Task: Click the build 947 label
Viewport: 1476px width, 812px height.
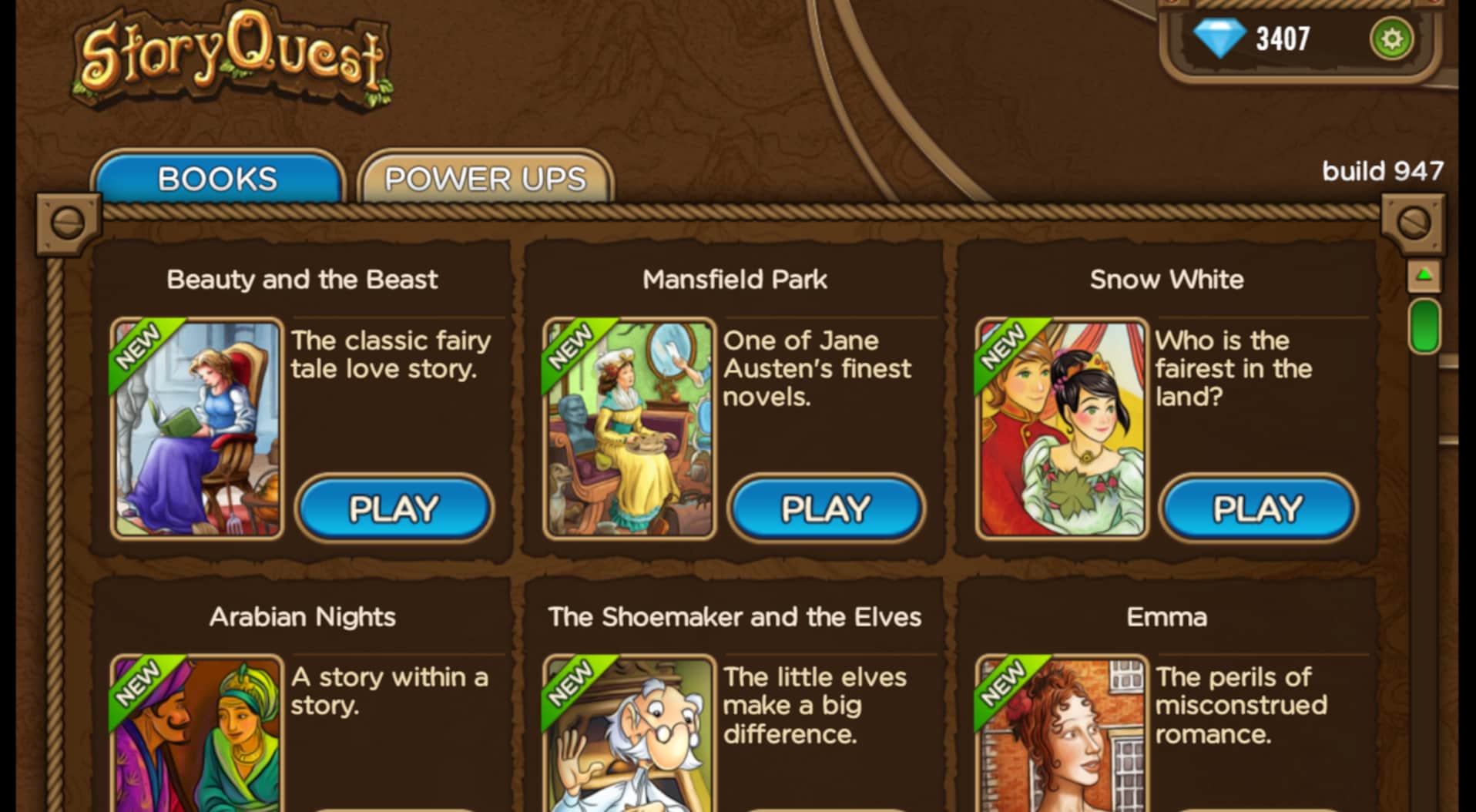Action: pos(1382,171)
